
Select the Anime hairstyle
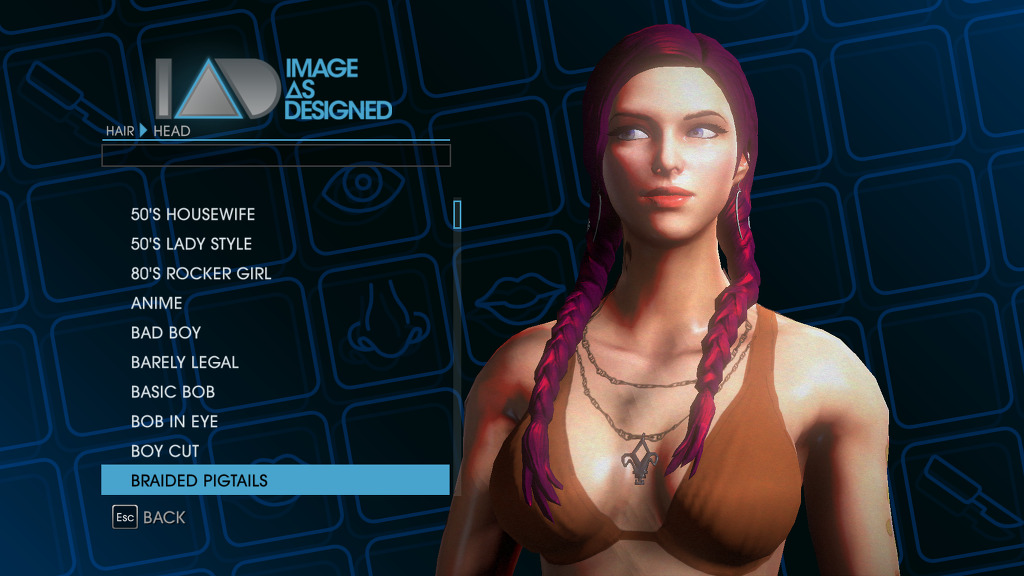click(157, 303)
